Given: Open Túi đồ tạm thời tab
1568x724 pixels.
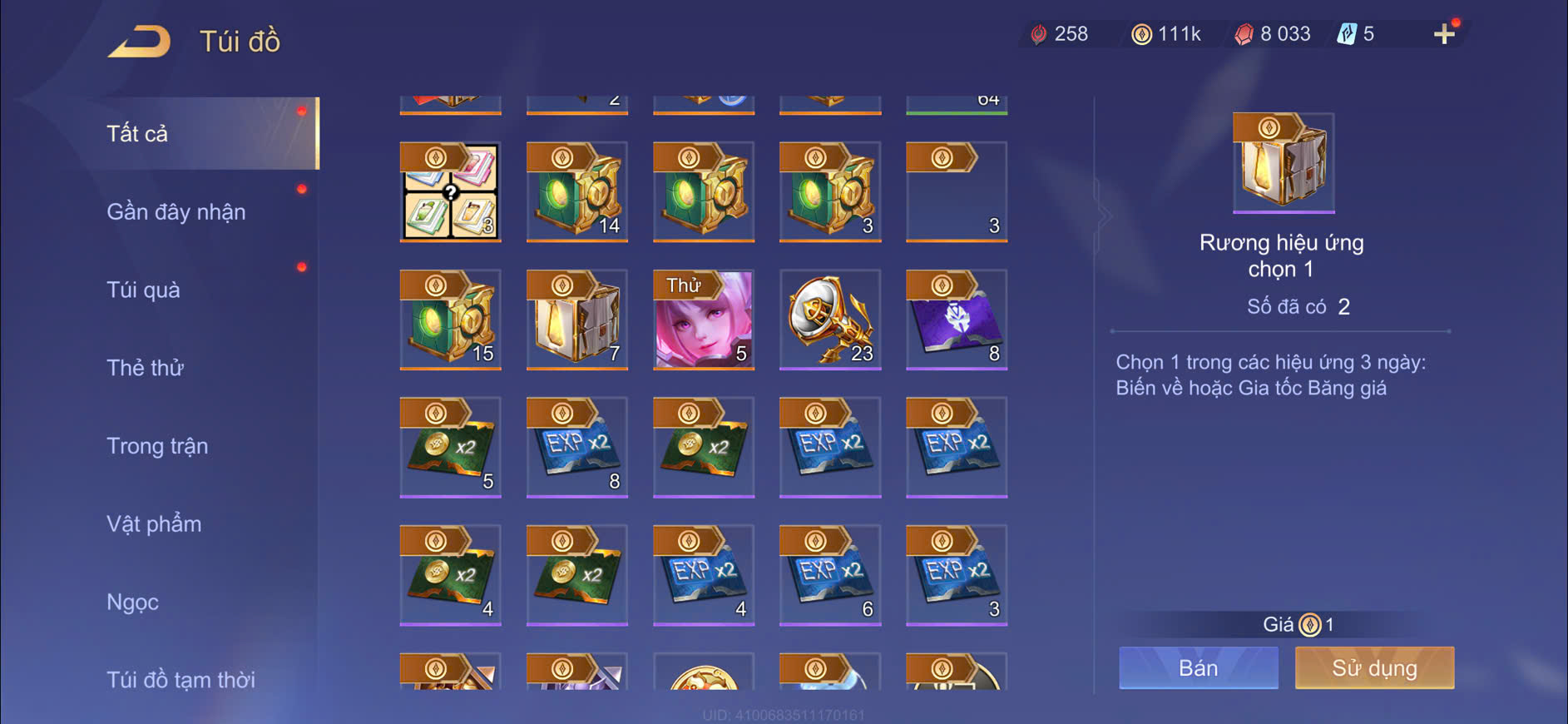Looking at the screenshot, I should coord(181,680).
